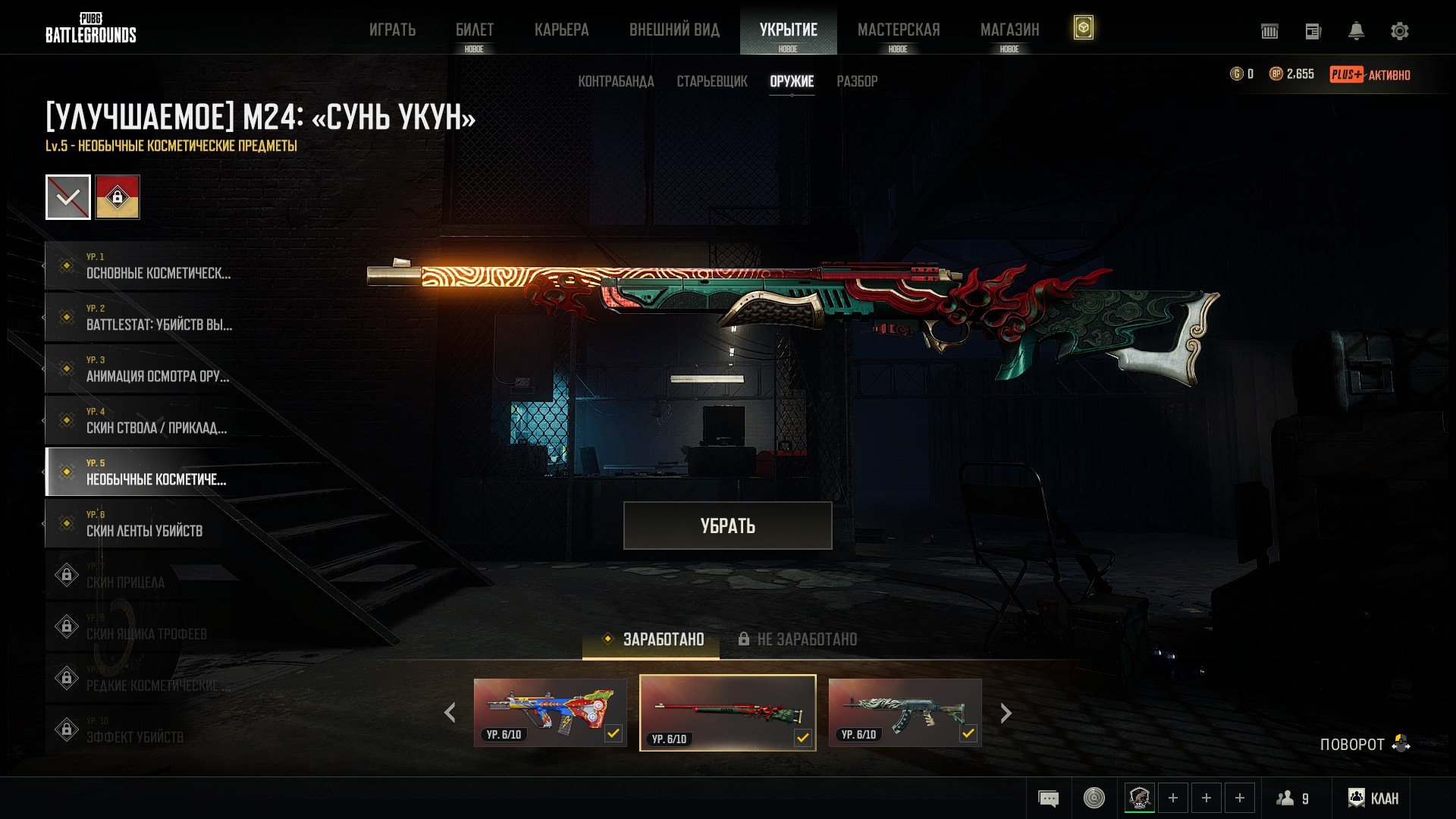Open notifications bell icon

1356,31
